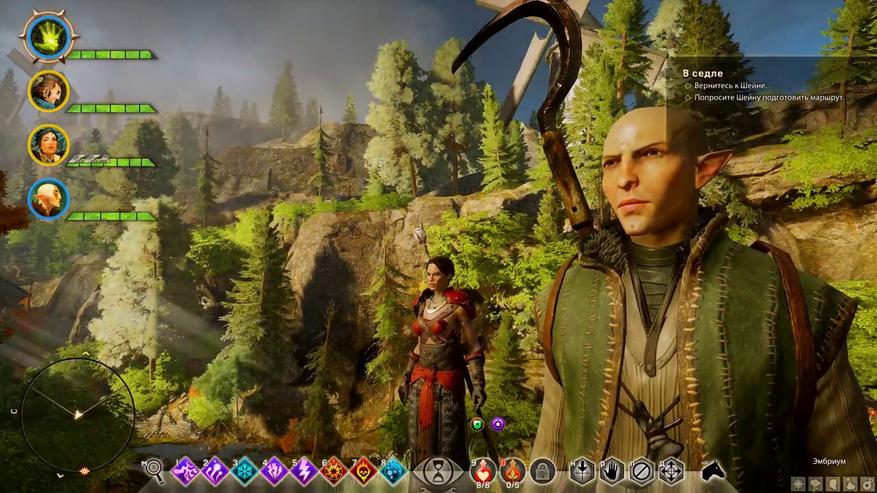Screen dimensions: 877x493
Task: Open the hourglass tactical pause control
Action: pos(439,471)
